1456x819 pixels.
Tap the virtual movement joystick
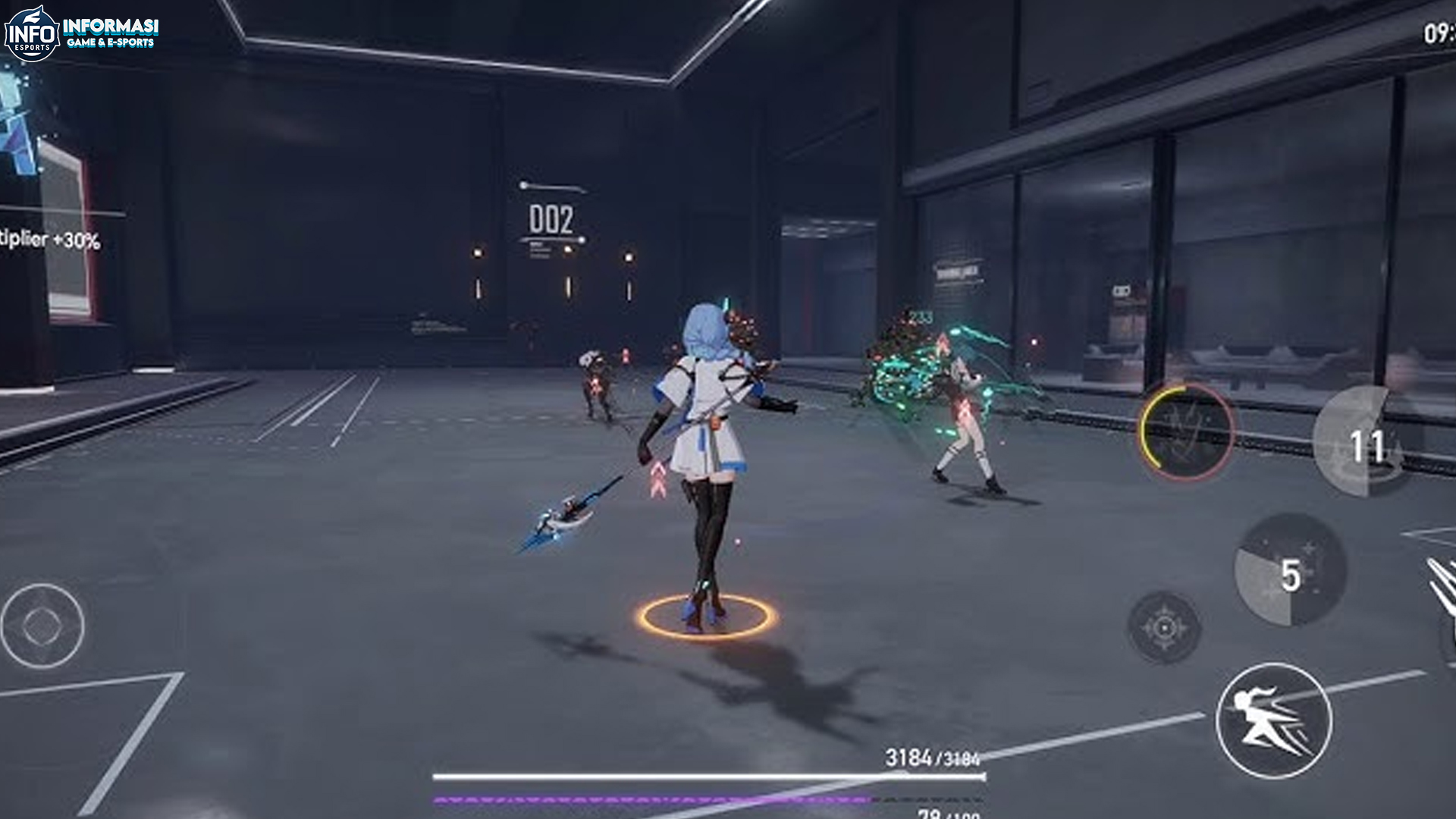pyautogui.click(x=42, y=626)
